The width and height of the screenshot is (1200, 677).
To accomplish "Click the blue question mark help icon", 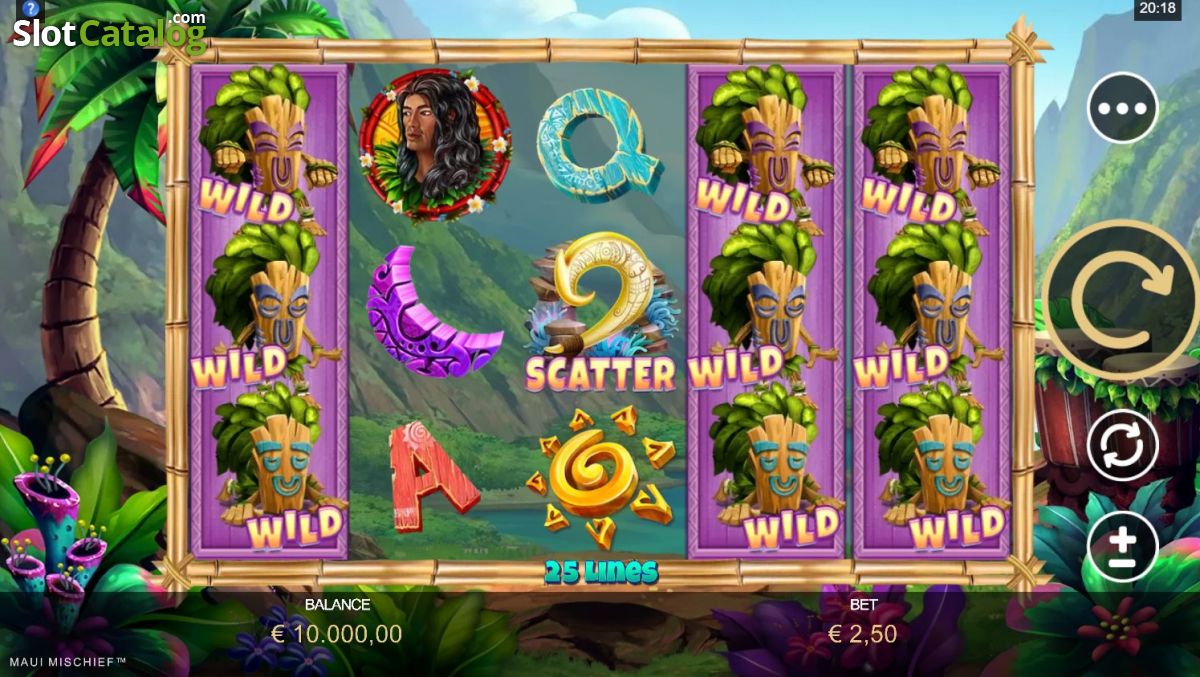I will tap(29, 9).
